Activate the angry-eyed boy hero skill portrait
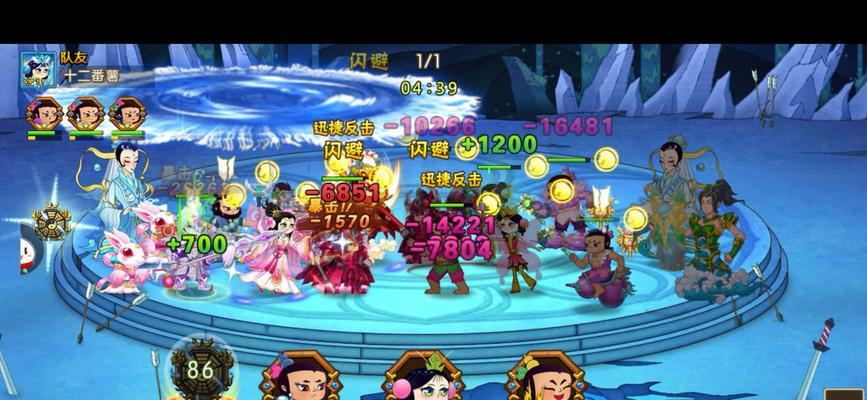 pos(296,379)
